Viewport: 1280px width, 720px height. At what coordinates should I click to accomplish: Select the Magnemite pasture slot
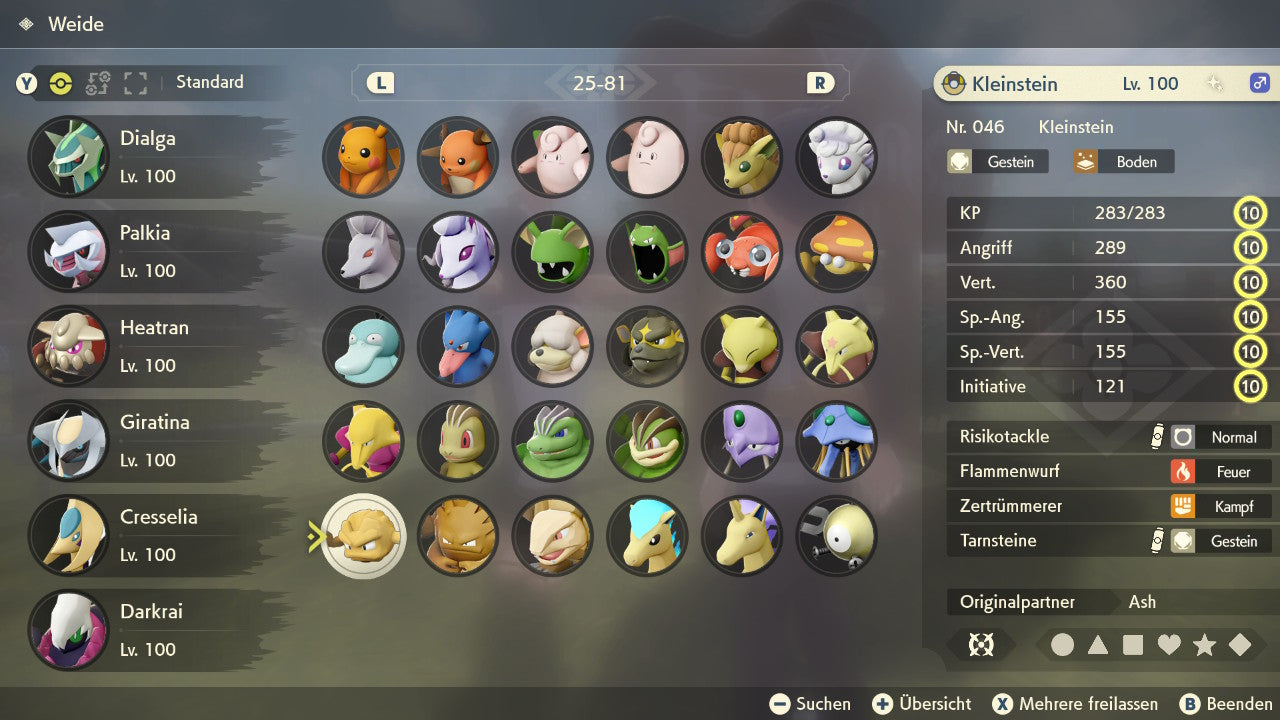[x=837, y=536]
